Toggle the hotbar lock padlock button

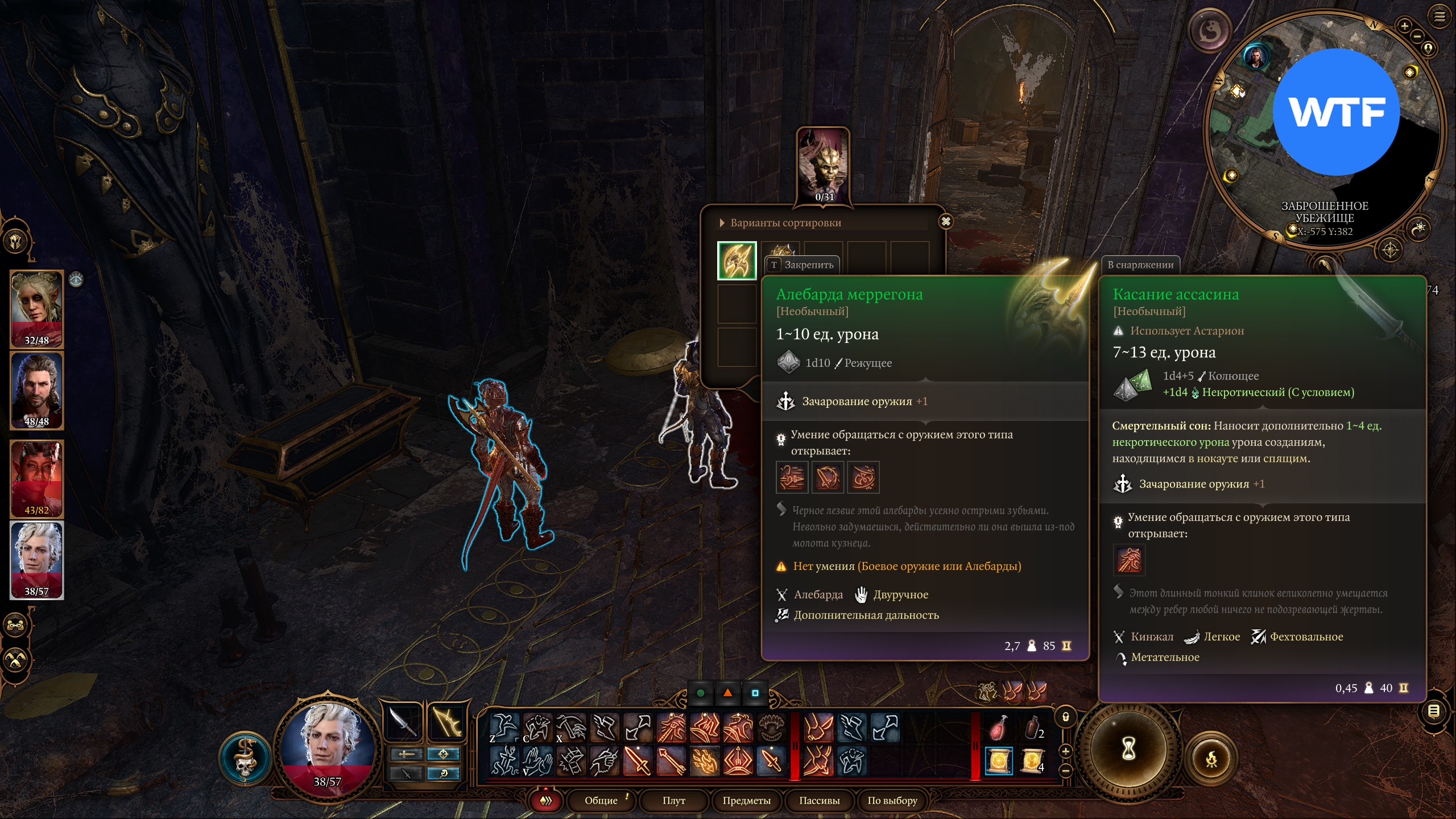pos(1066,717)
